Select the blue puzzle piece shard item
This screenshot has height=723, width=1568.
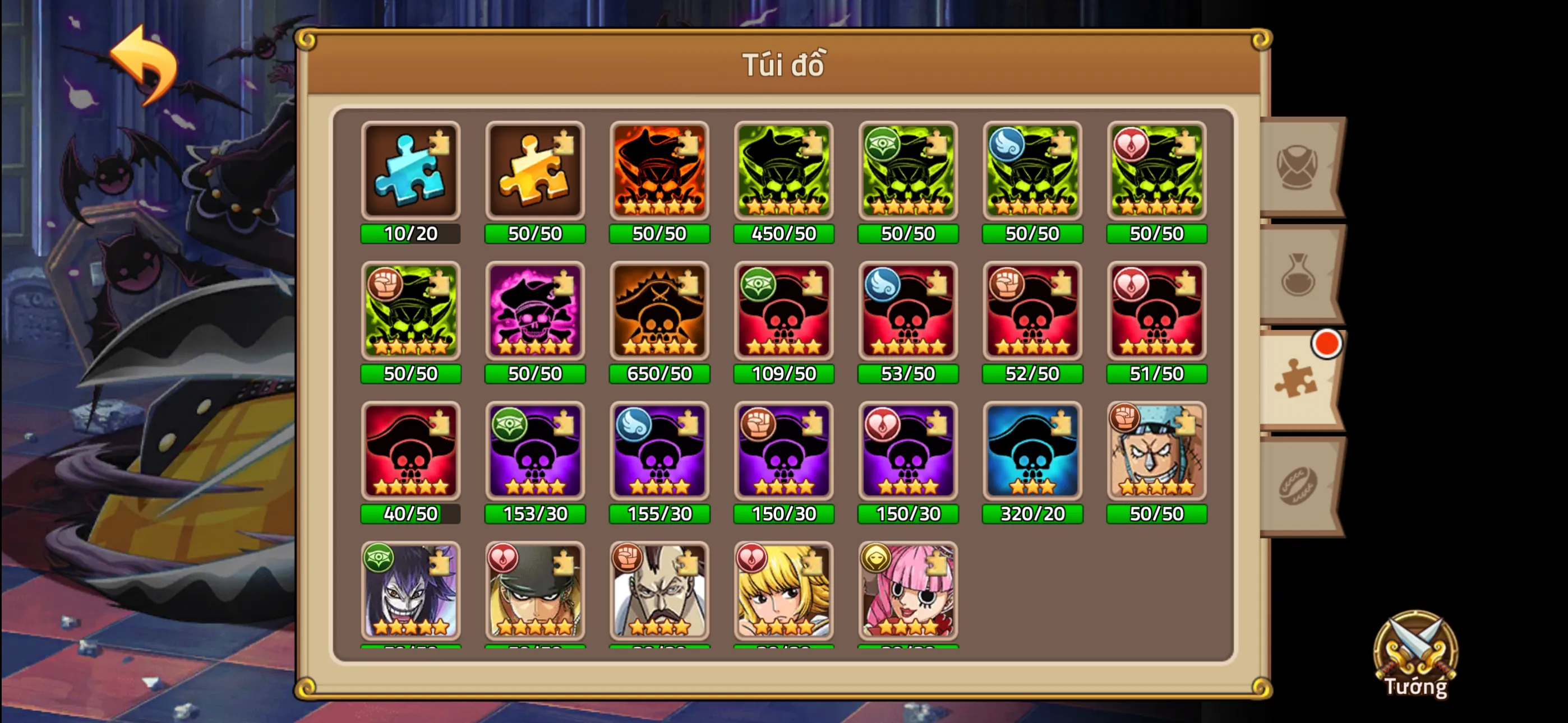[x=411, y=172]
